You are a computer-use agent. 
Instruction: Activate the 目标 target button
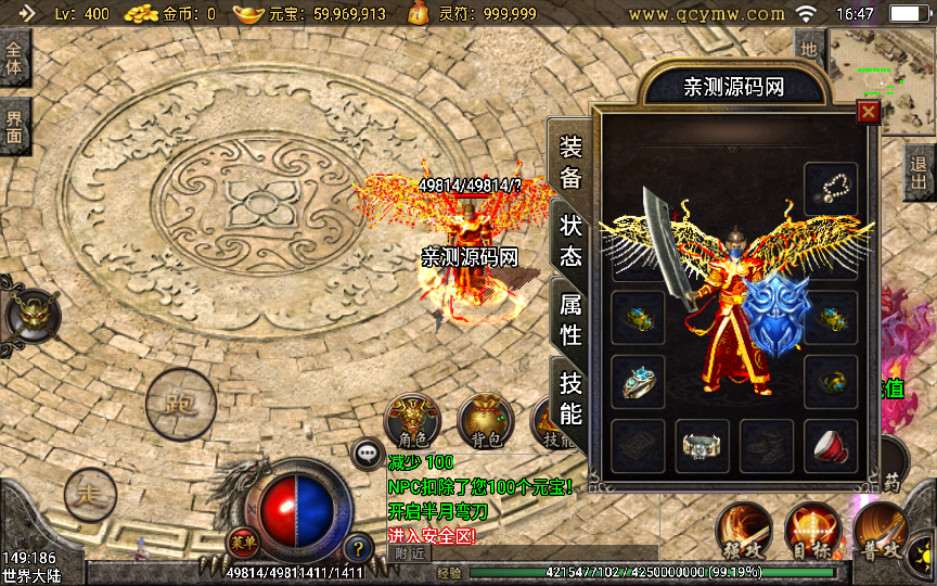[x=812, y=532]
